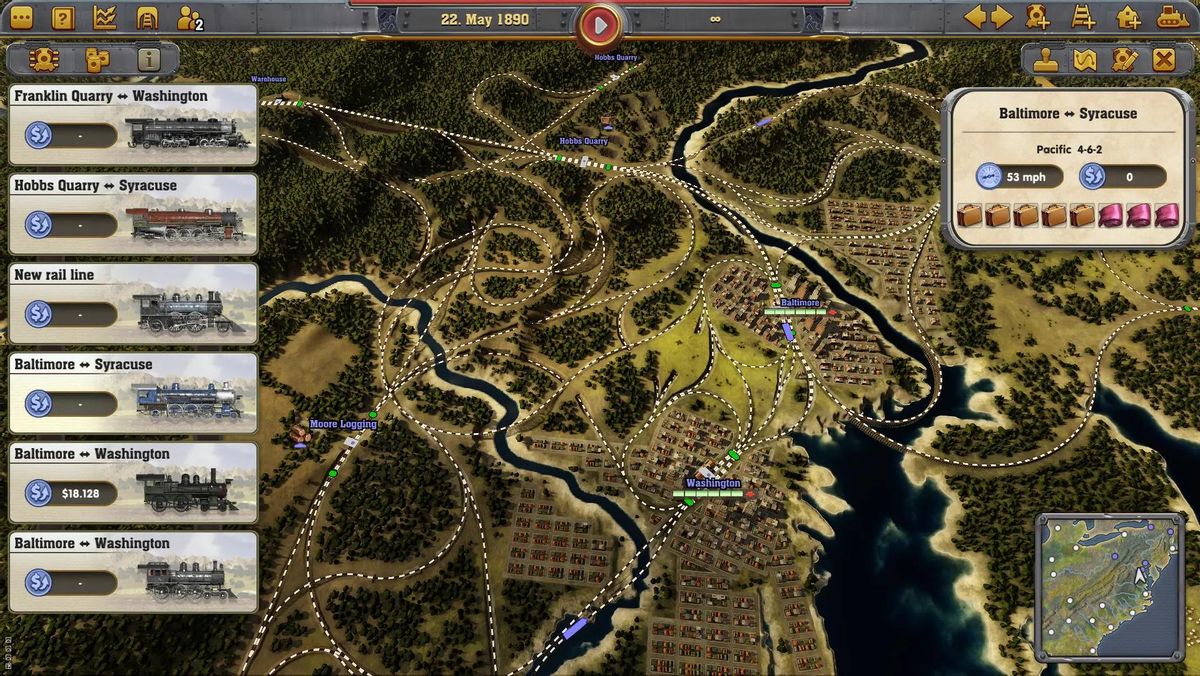Click the right arrow in the top bar
1200x676 pixels.
pos(1001,18)
